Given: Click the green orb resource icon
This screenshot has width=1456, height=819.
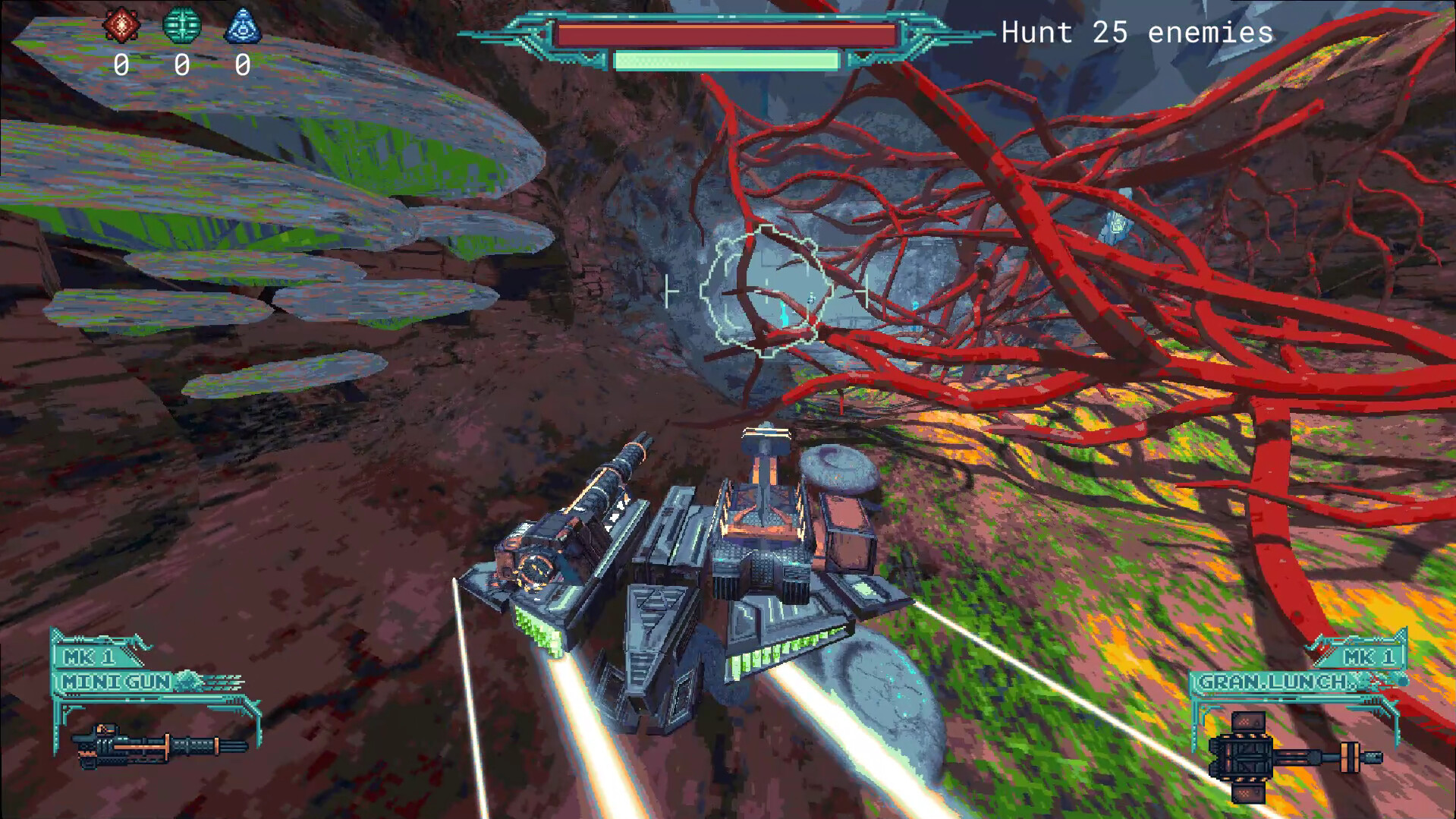Looking at the screenshot, I should point(182,24).
